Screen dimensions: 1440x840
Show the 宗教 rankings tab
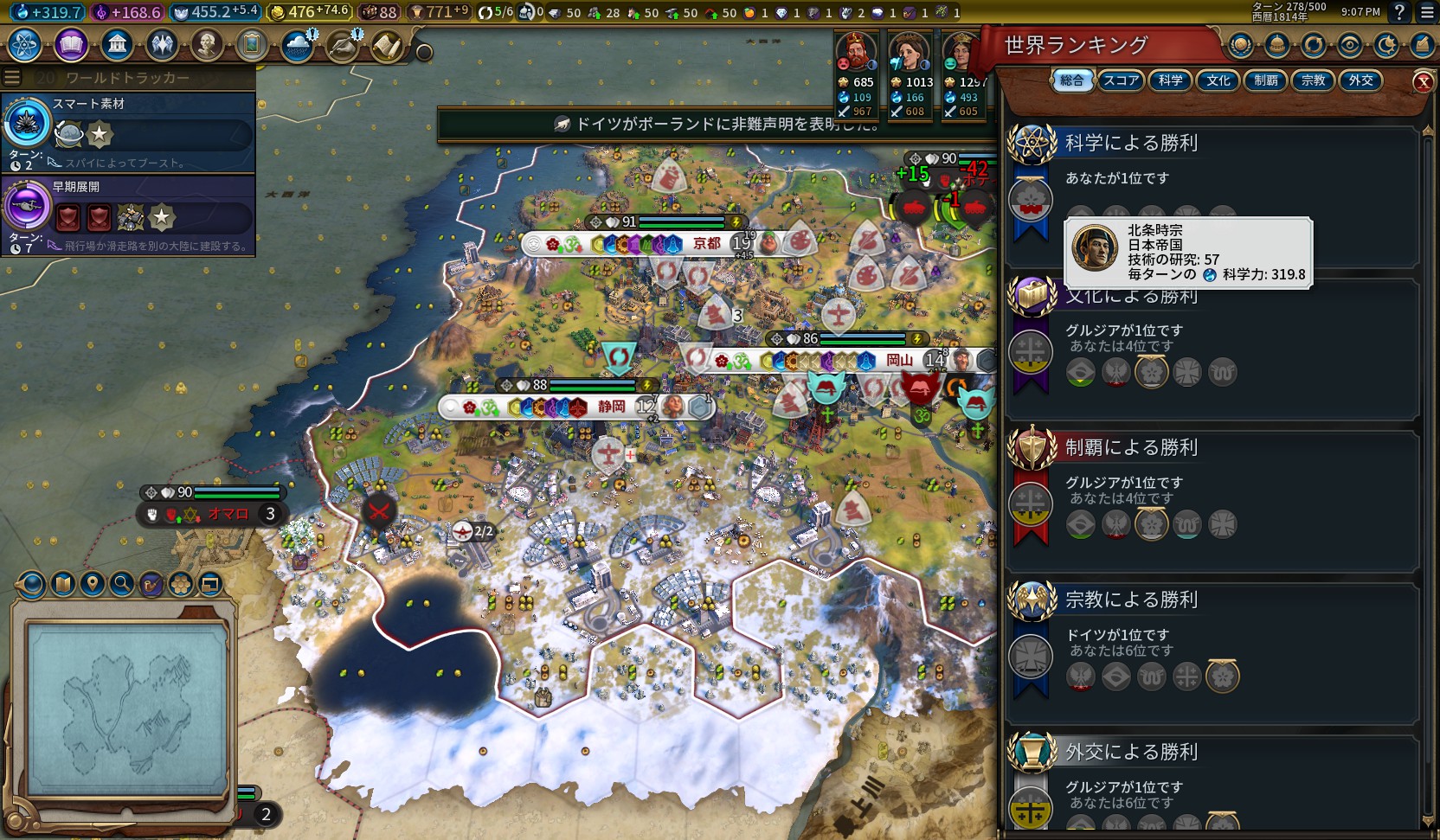[x=1313, y=80]
